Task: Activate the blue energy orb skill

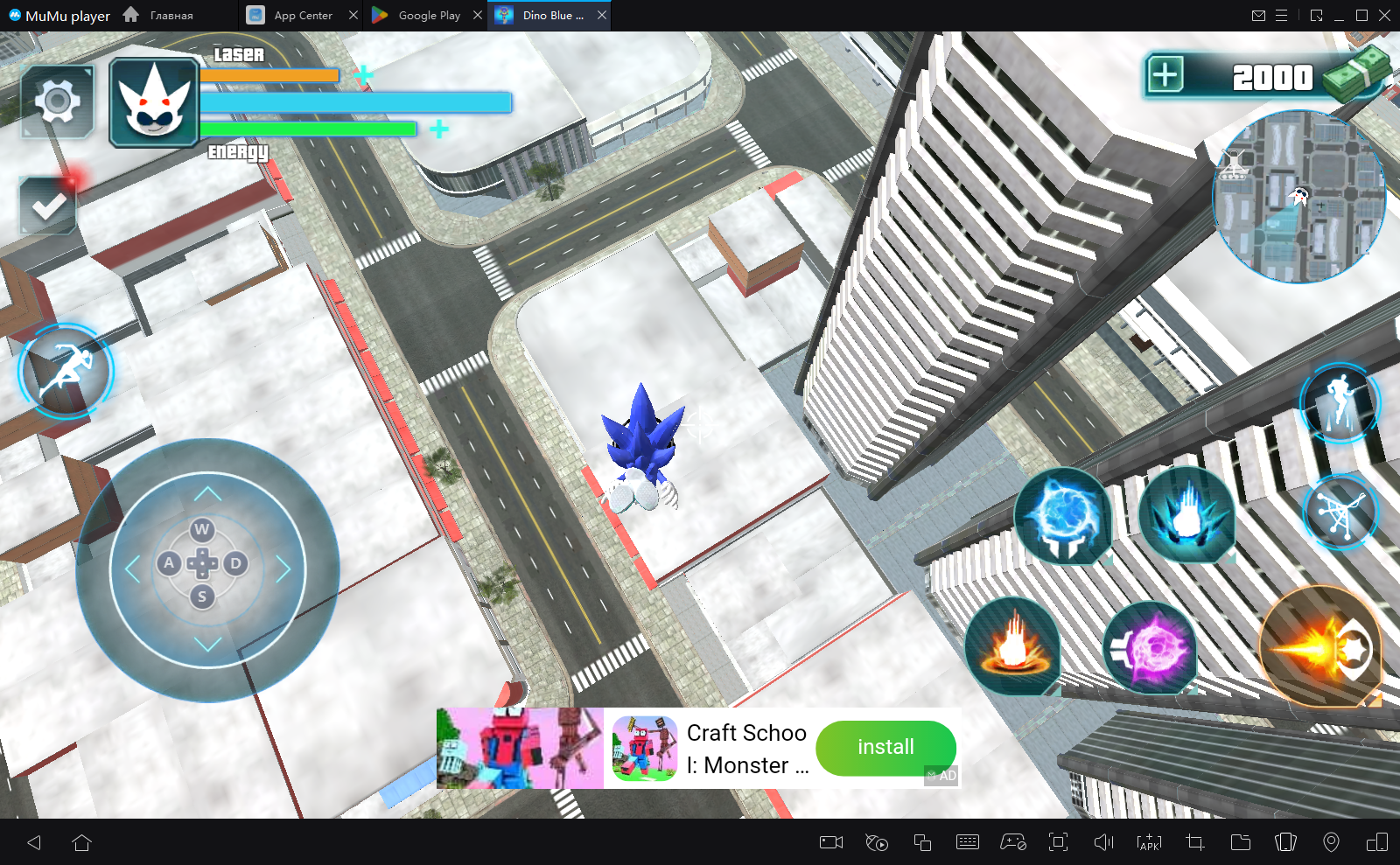Action: 1063,516
